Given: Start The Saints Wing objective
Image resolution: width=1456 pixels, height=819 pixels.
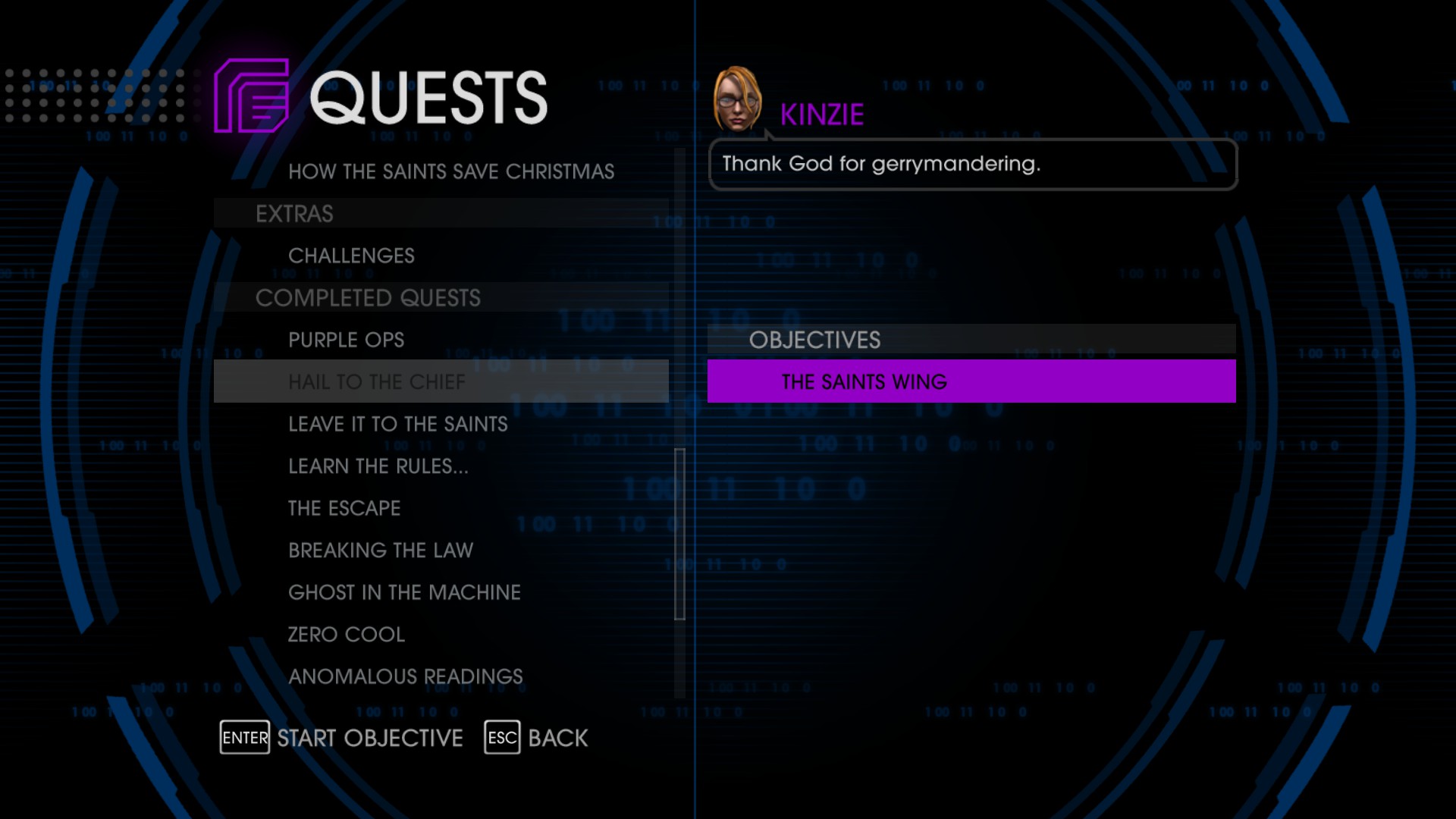Looking at the screenshot, I should [x=971, y=381].
